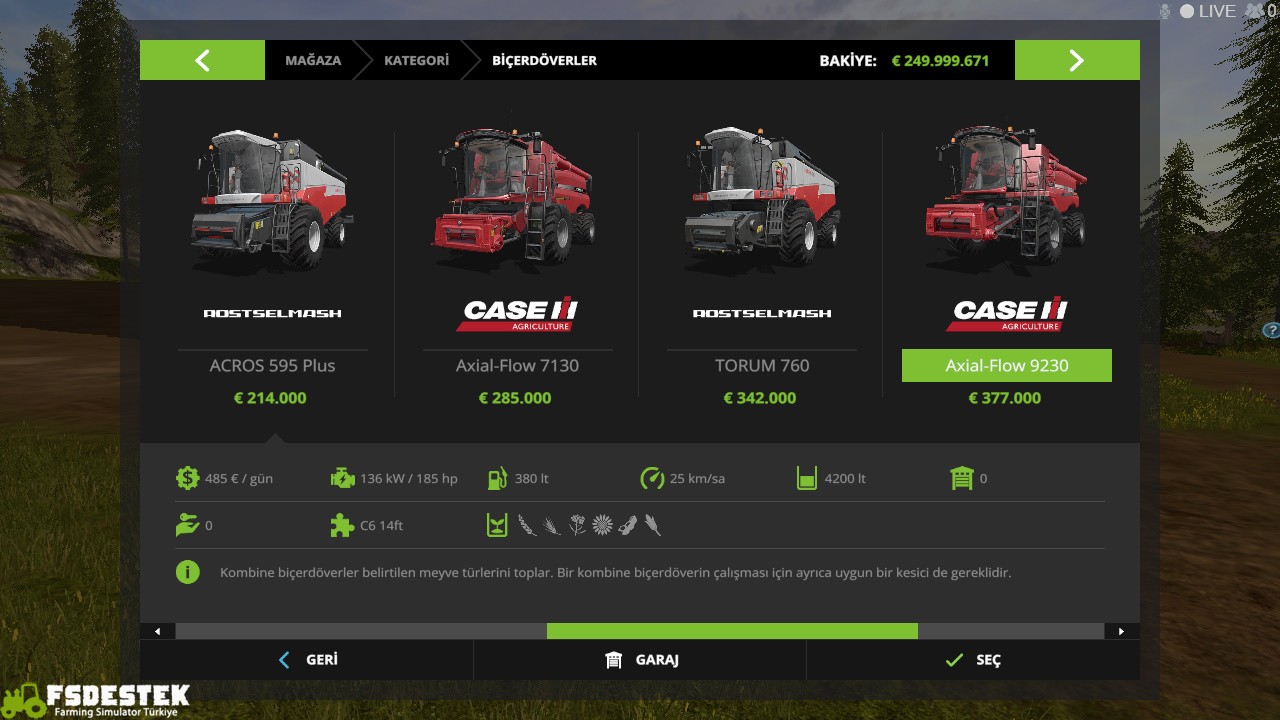Select the maize crop icon
Screen dimensions: 1280x720
tap(652, 524)
